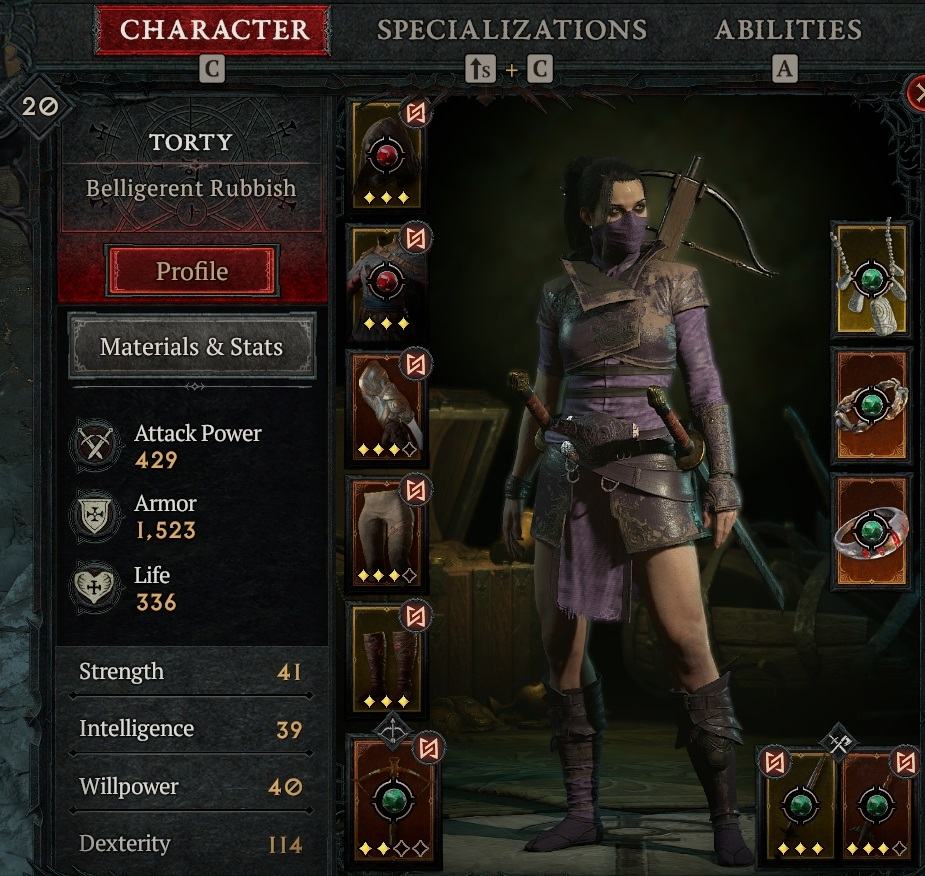
Task: Close the character window
Action: (x=918, y=94)
